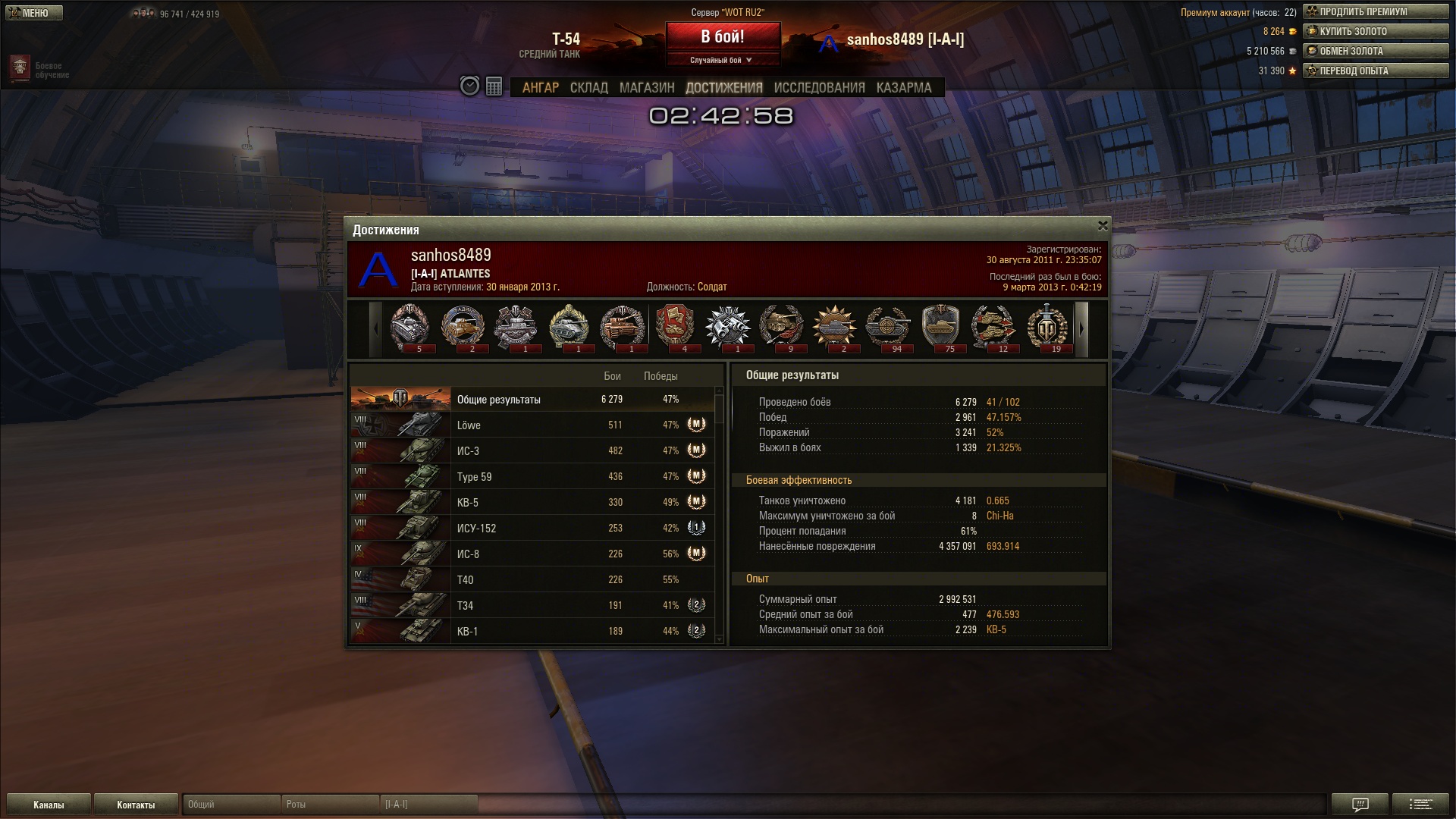Start battle with the В бой! button
The width and height of the screenshot is (1456, 819).
tap(722, 37)
